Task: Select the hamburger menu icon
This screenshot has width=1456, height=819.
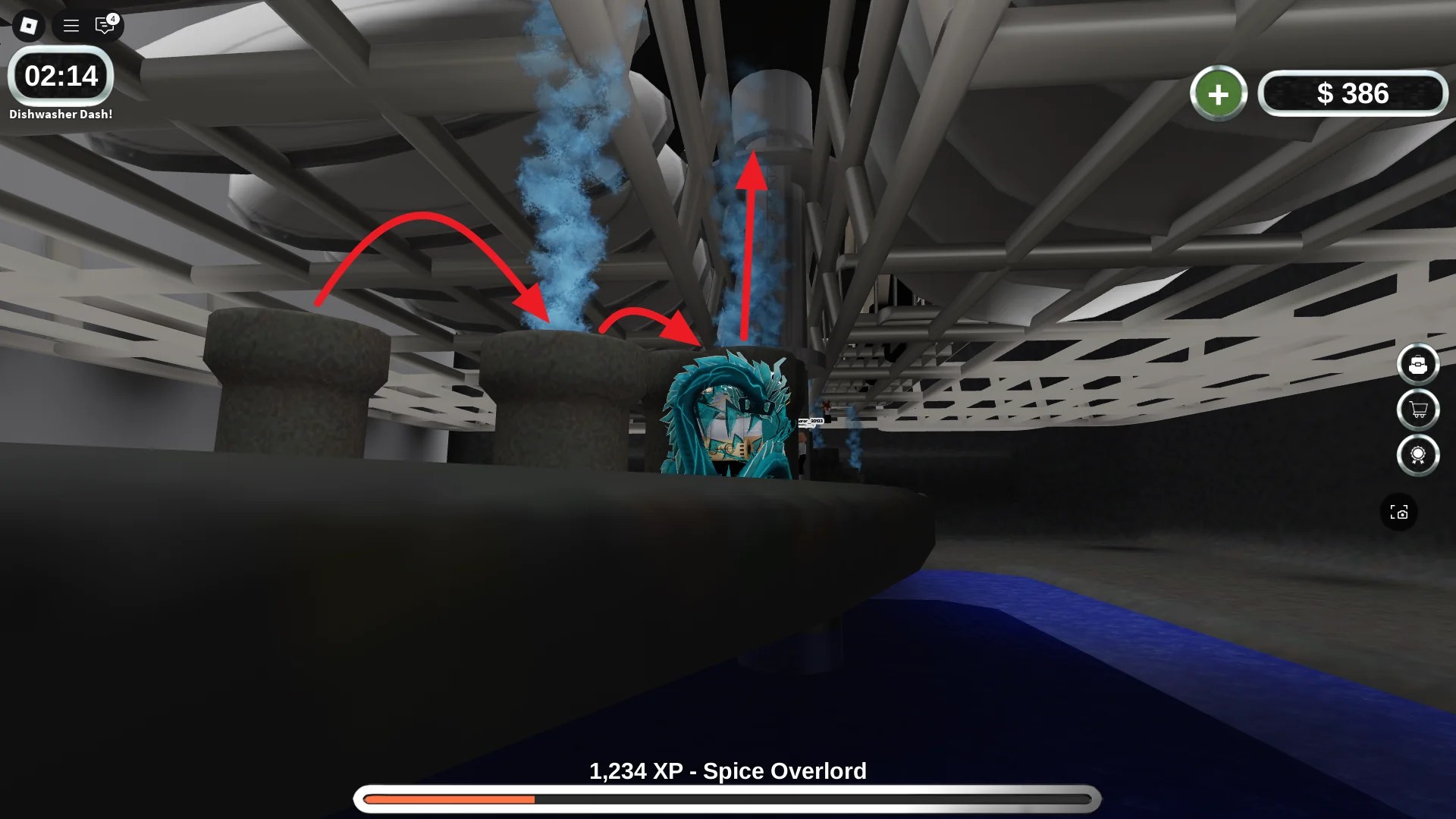Action: pyautogui.click(x=70, y=25)
